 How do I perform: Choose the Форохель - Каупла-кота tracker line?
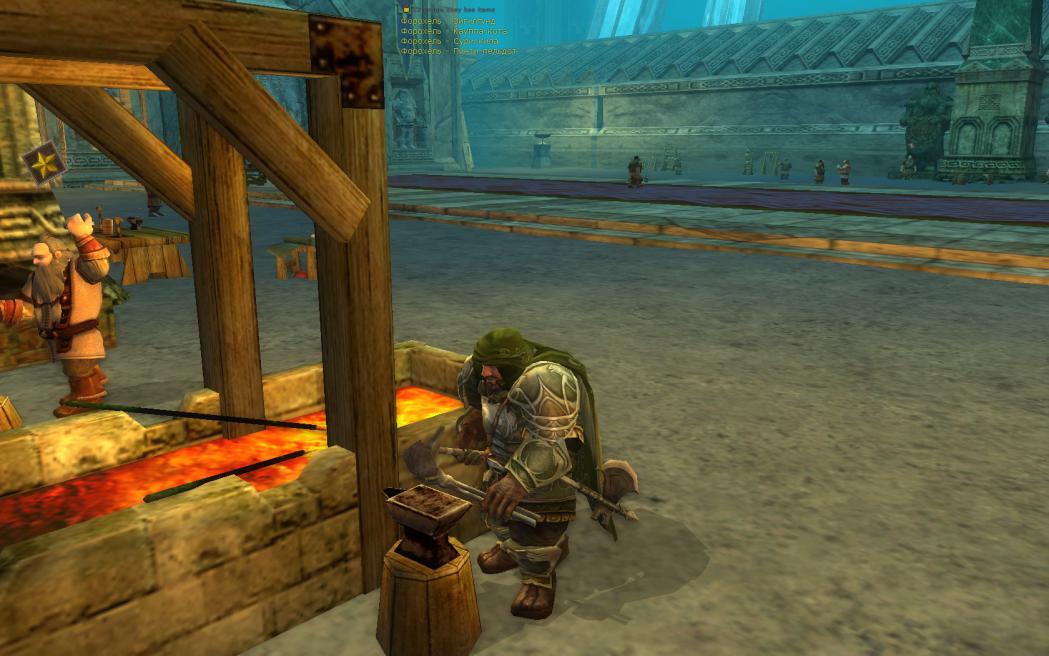(x=454, y=31)
